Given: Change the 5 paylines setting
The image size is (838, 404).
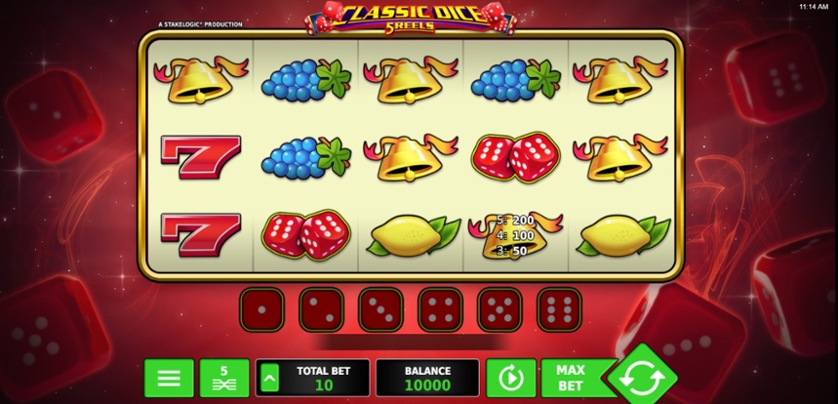Looking at the screenshot, I should click(x=224, y=378).
